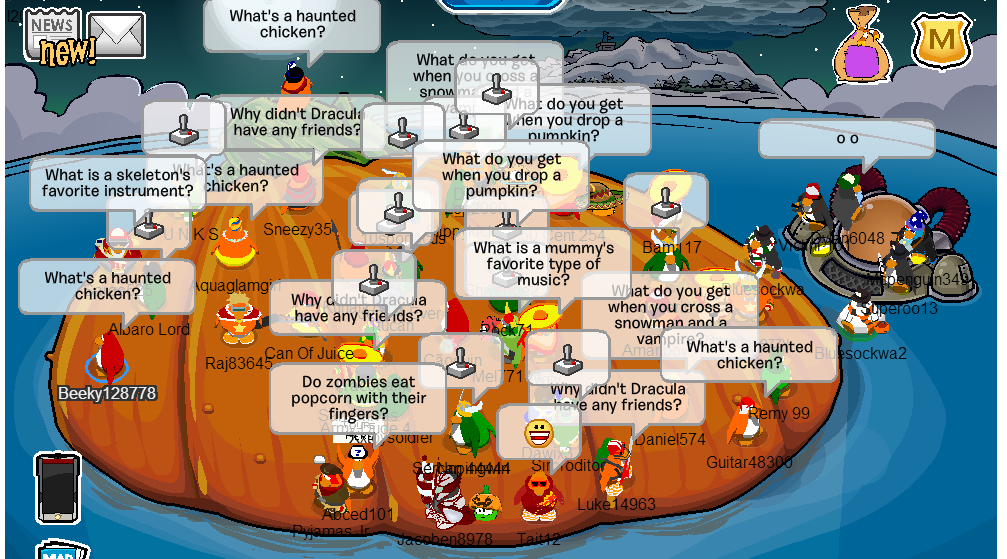Image resolution: width=1007 pixels, height=559 pixels.
Task: Open the candy bag scavenger hunt icon
Action: (x=862, y=48)
